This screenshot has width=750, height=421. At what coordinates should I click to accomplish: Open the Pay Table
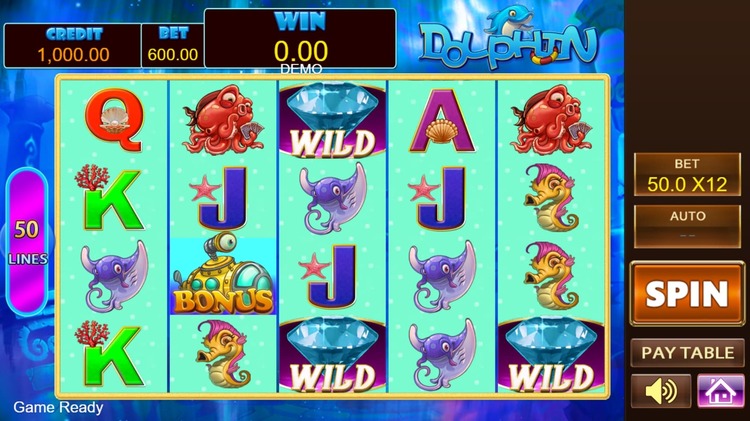(686, 353)
